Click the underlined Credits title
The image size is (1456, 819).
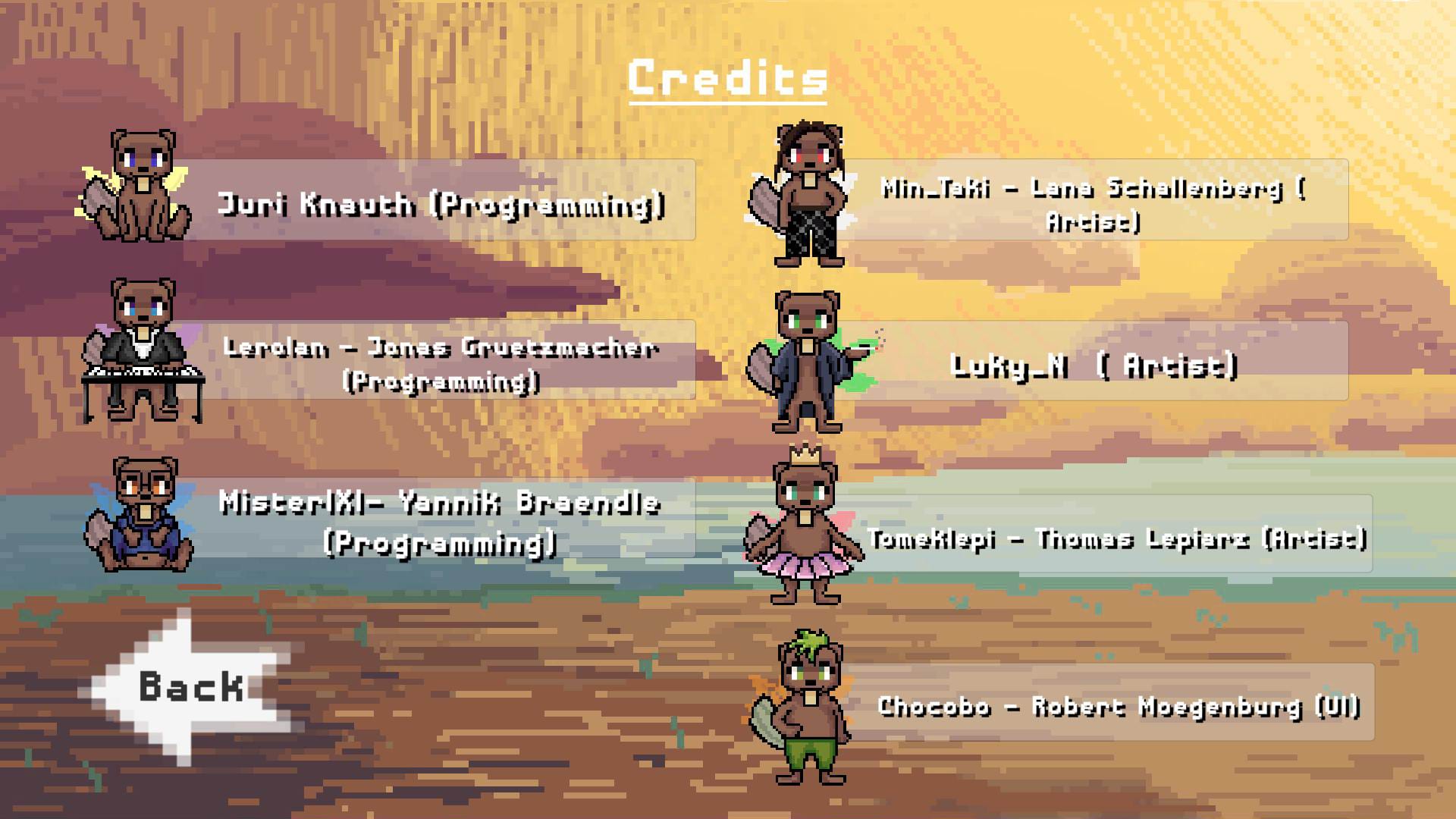726,78
